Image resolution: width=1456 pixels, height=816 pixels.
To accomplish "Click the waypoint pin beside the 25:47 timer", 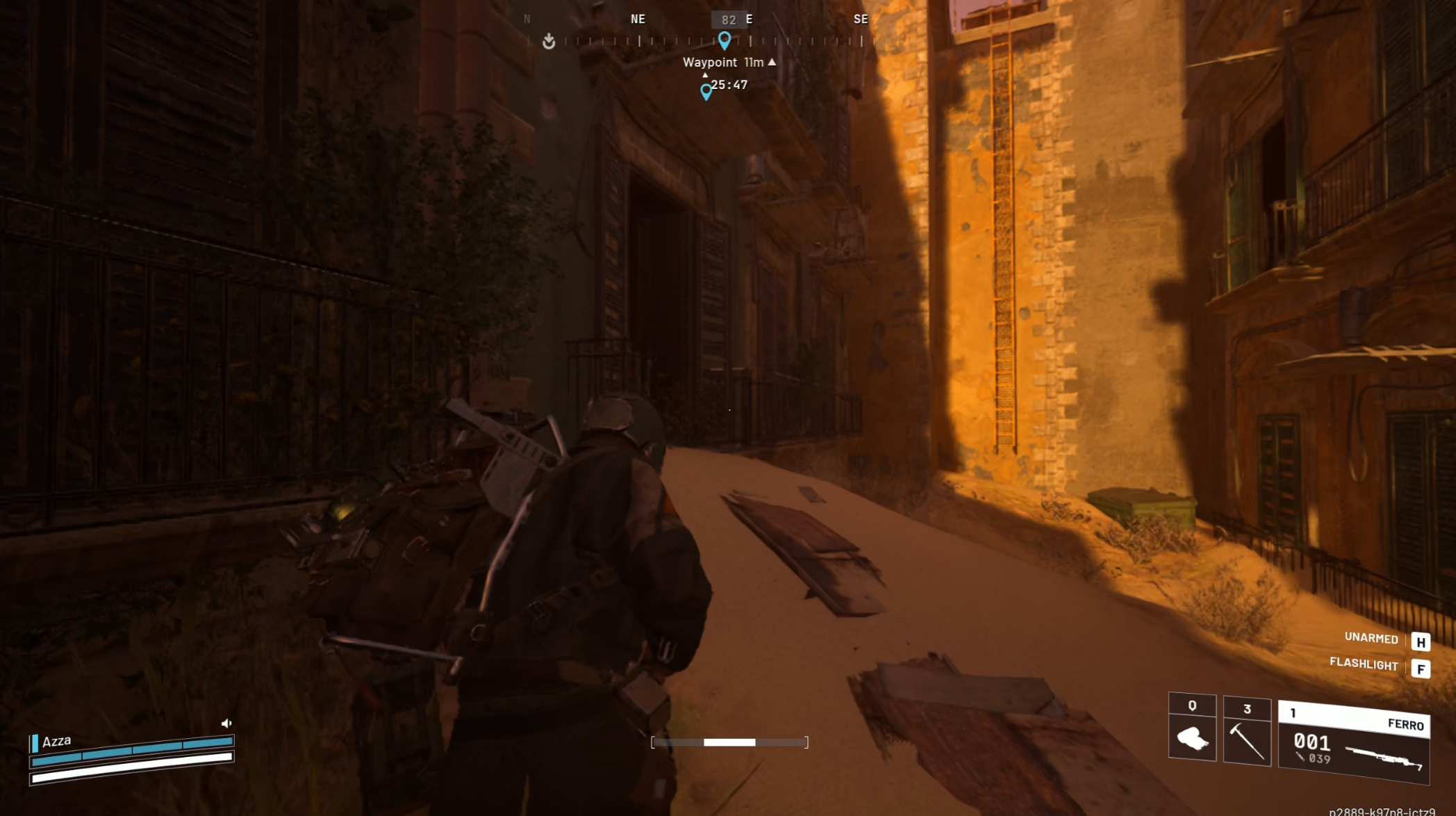I will point(706,91).
